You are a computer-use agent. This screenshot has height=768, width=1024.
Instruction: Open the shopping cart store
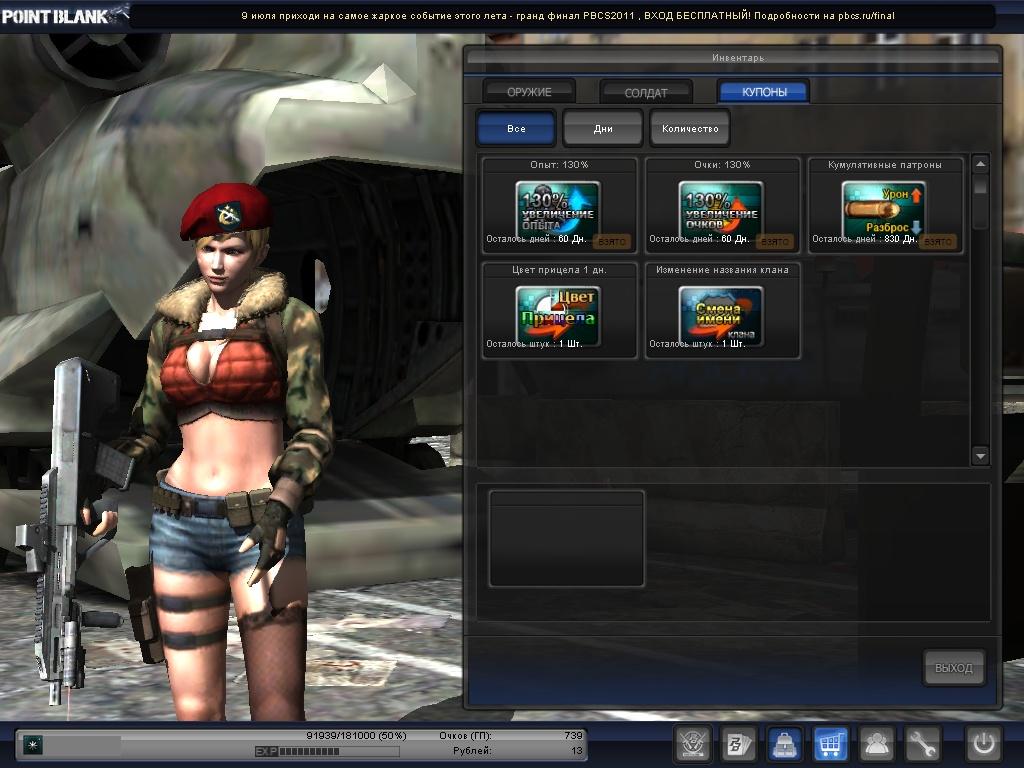(831, 744)
